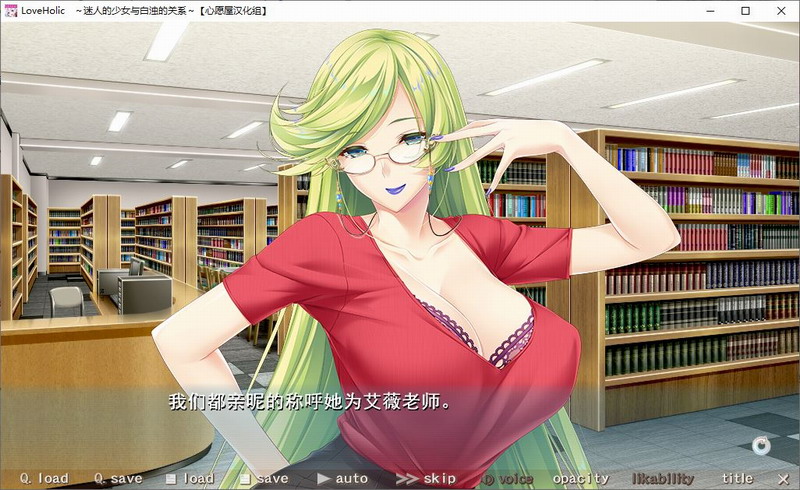
Task: Show the likability screen
Action: [x=662, y=479]
